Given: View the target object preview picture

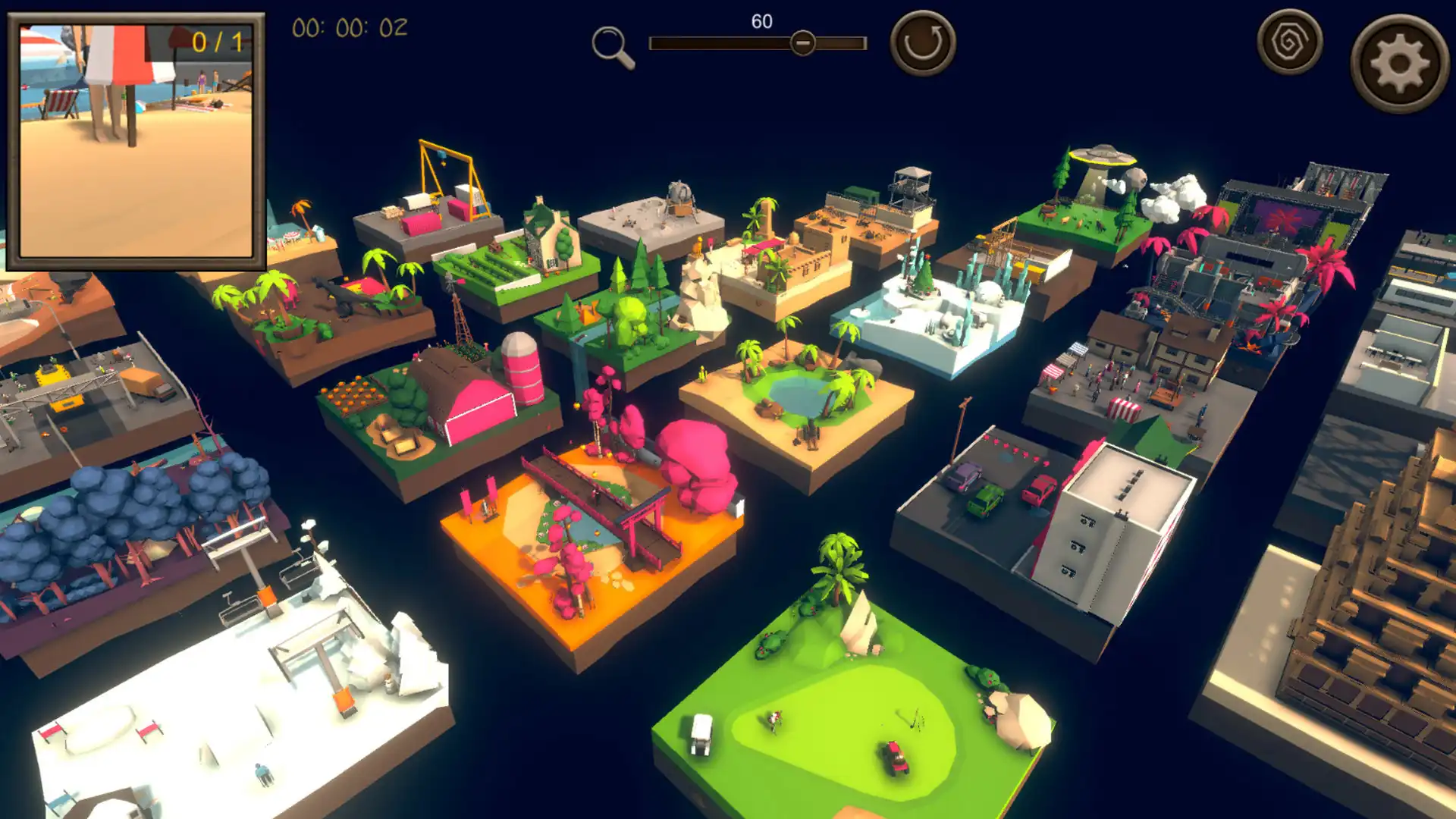Looking at the screenshot, I should (136, 144).
